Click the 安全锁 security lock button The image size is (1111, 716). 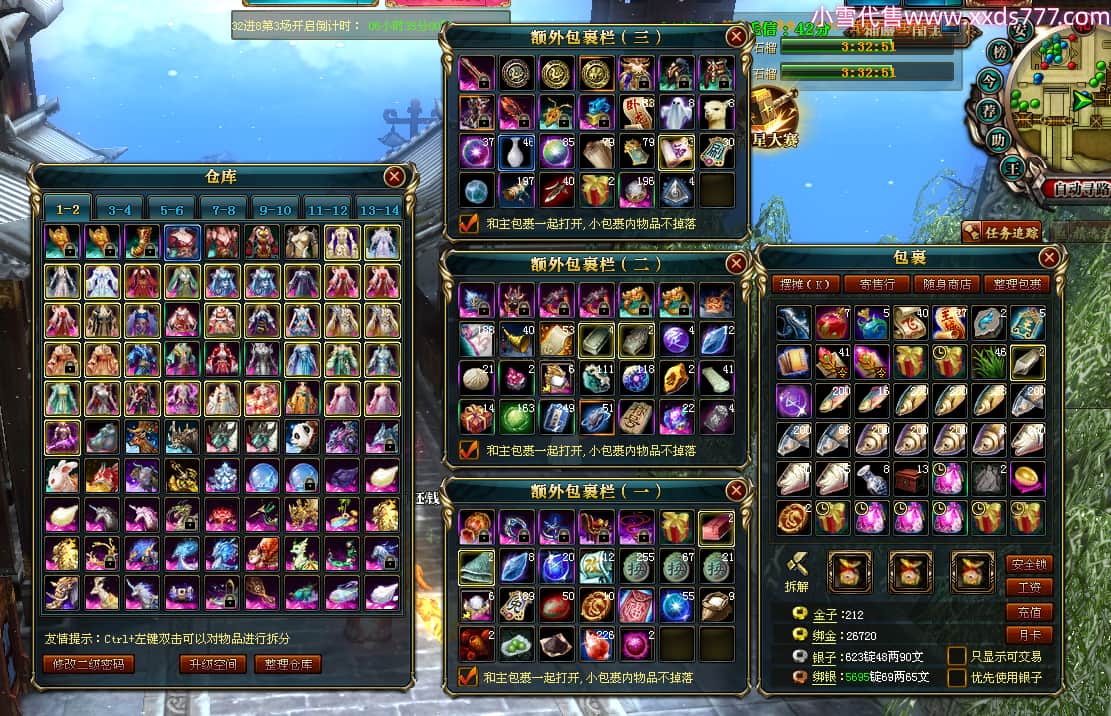point(1029,564)
